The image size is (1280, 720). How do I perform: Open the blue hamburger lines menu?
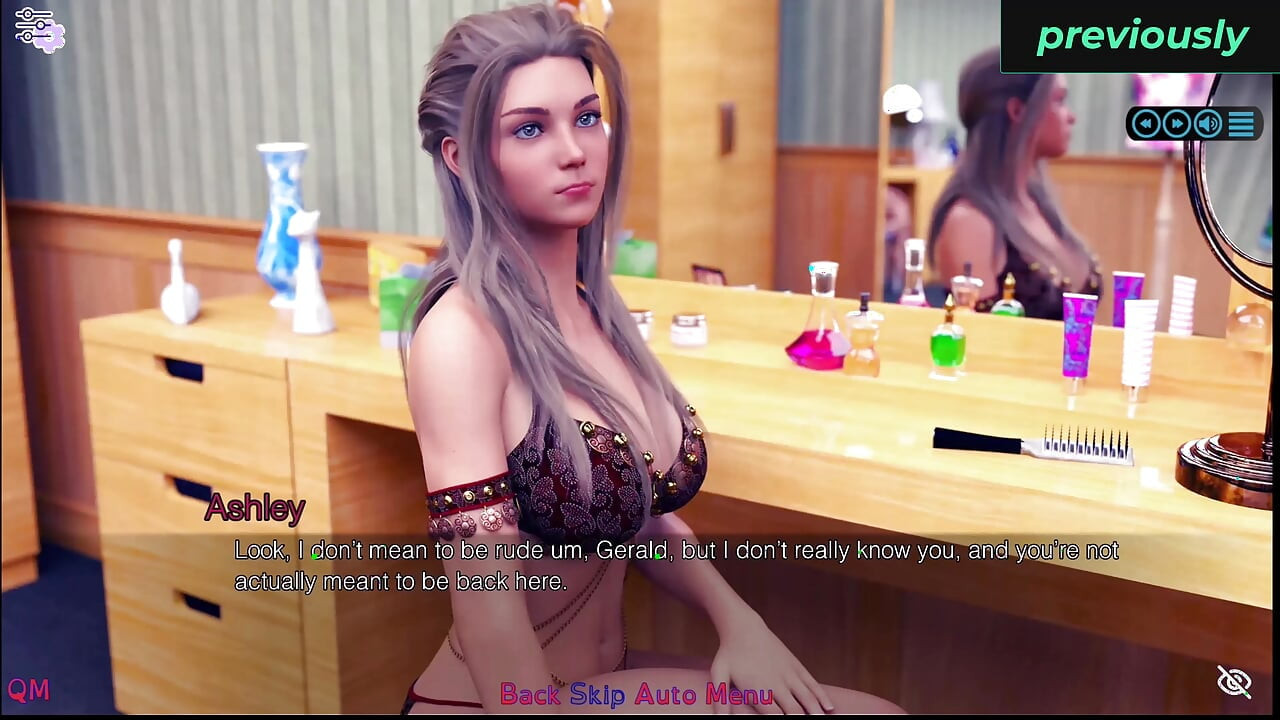(x=1241, y=124)
